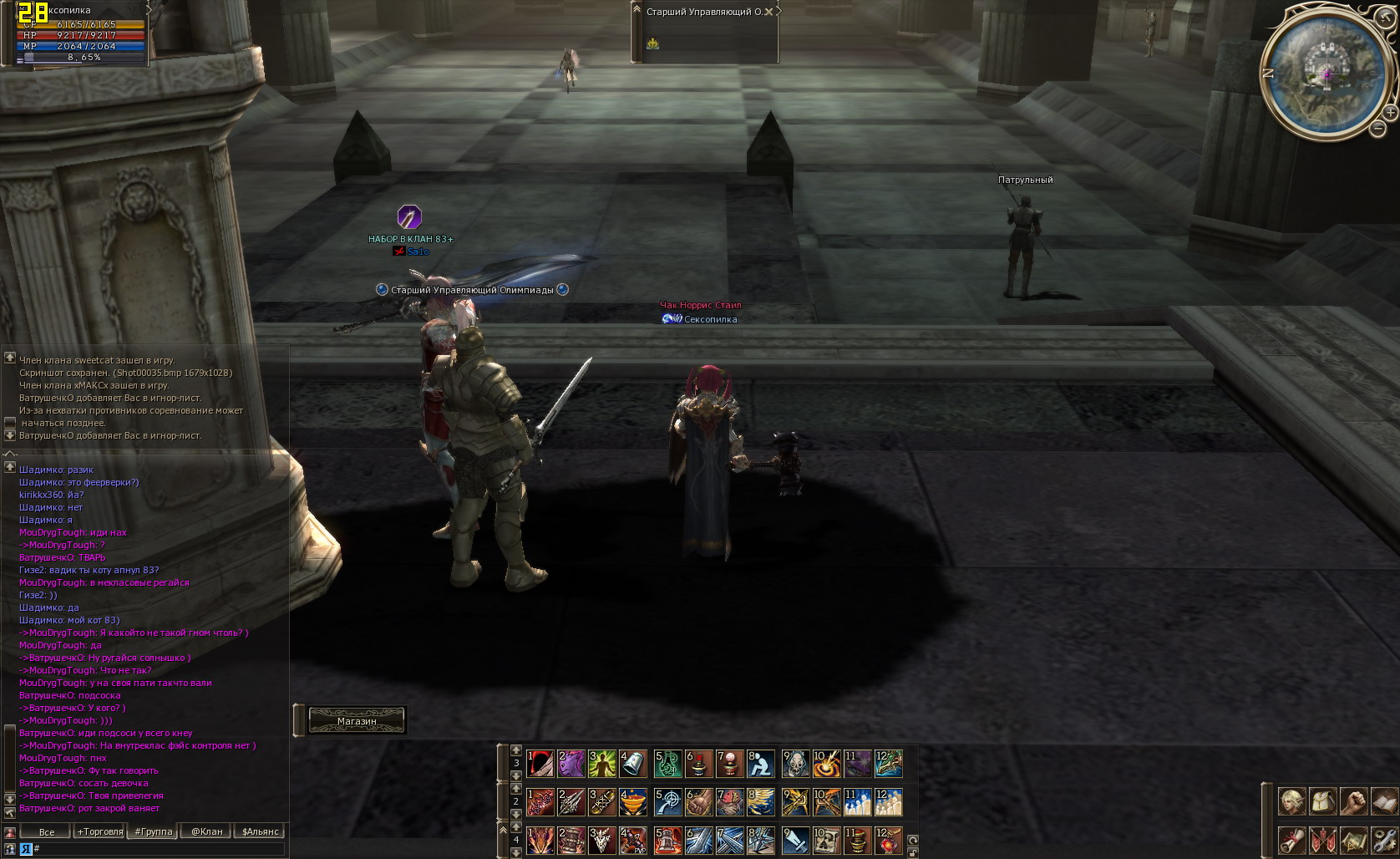Use the sit-down action hotbar slot
Viewport: 1400px width, 859px height.
tap(759, 763)
